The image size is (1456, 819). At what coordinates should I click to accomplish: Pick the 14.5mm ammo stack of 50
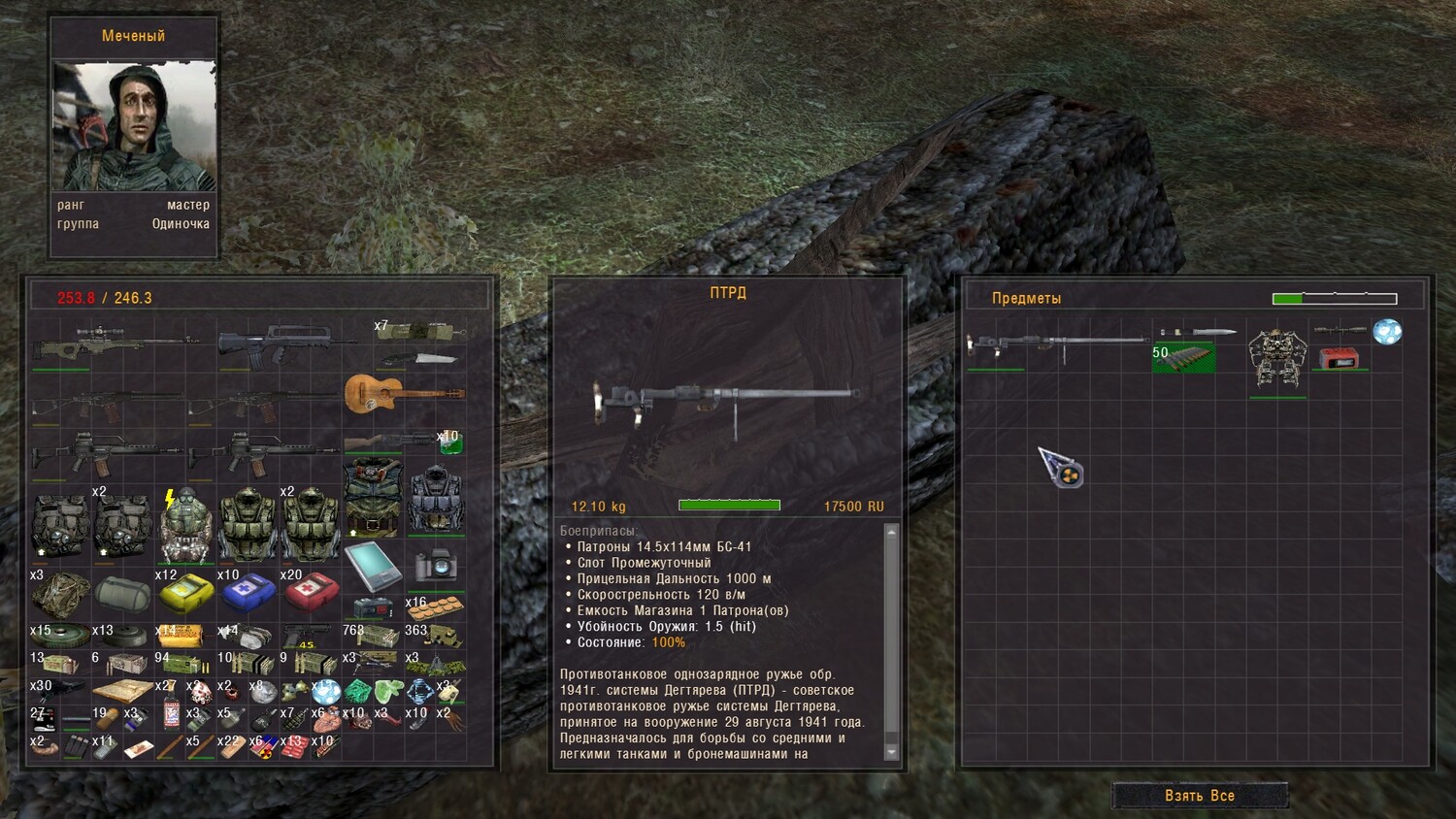pyautogui.click(x=1183, y=357)
